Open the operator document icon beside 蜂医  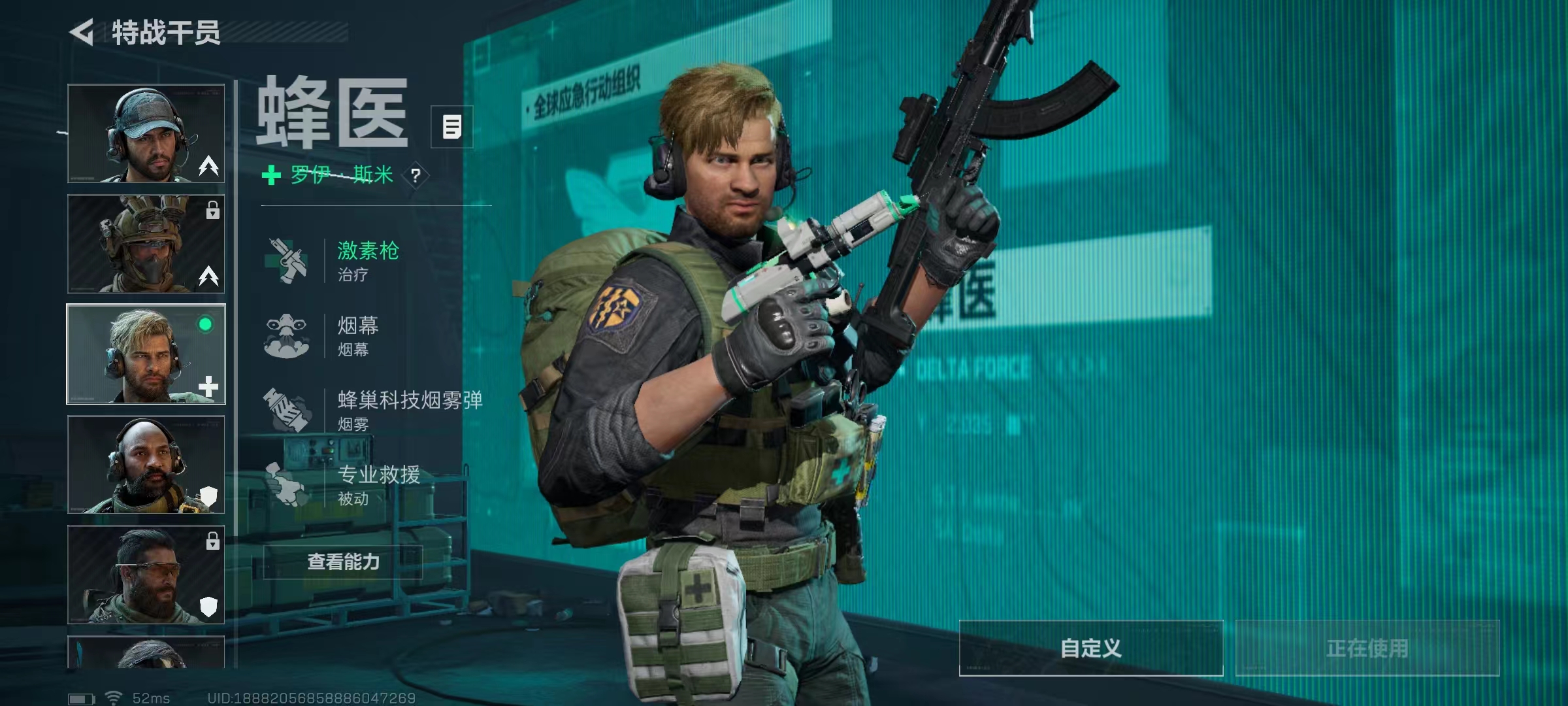451,127
